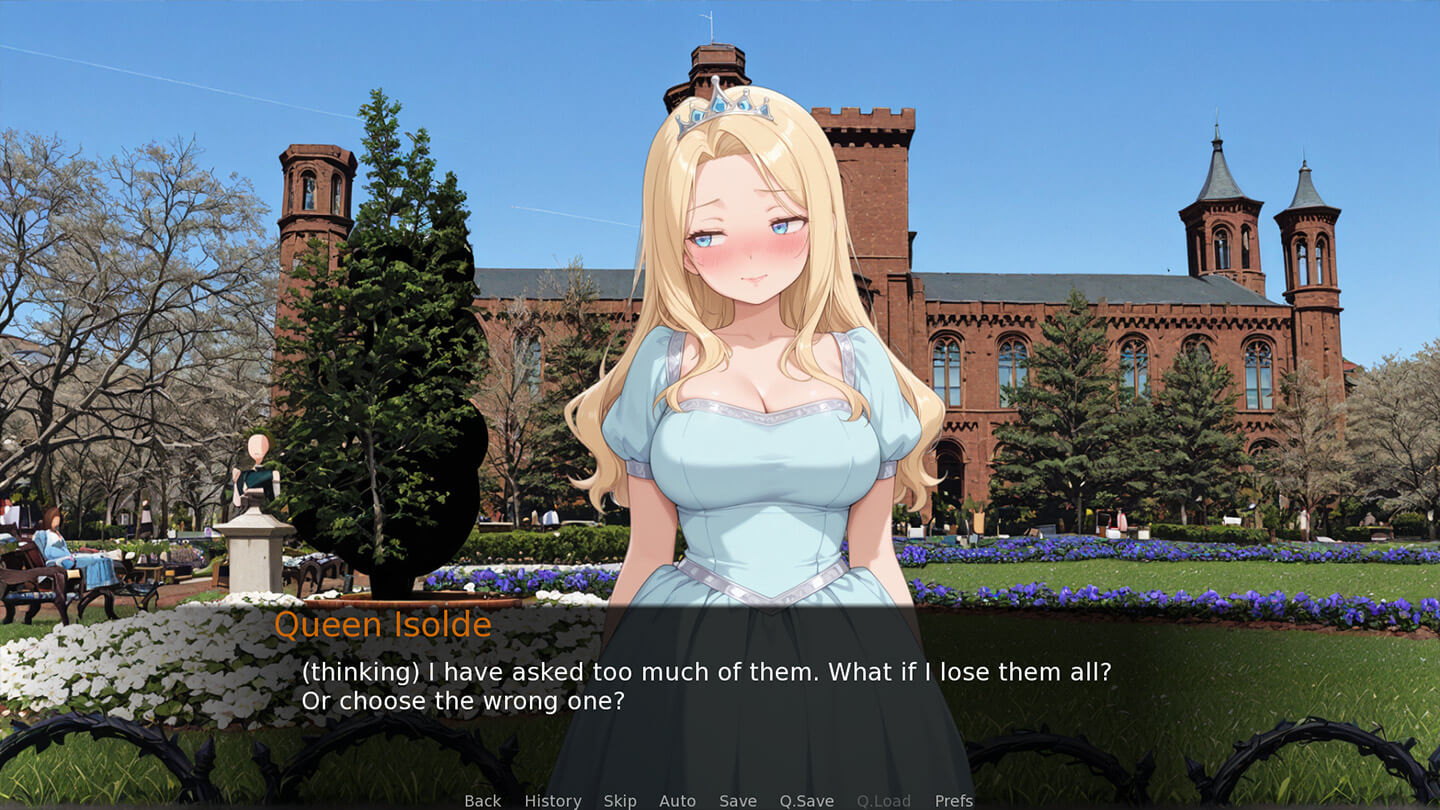Screen dimensions: 1440x810
Task: Quick save with Q.Save
Action: (x=806, y=800)
